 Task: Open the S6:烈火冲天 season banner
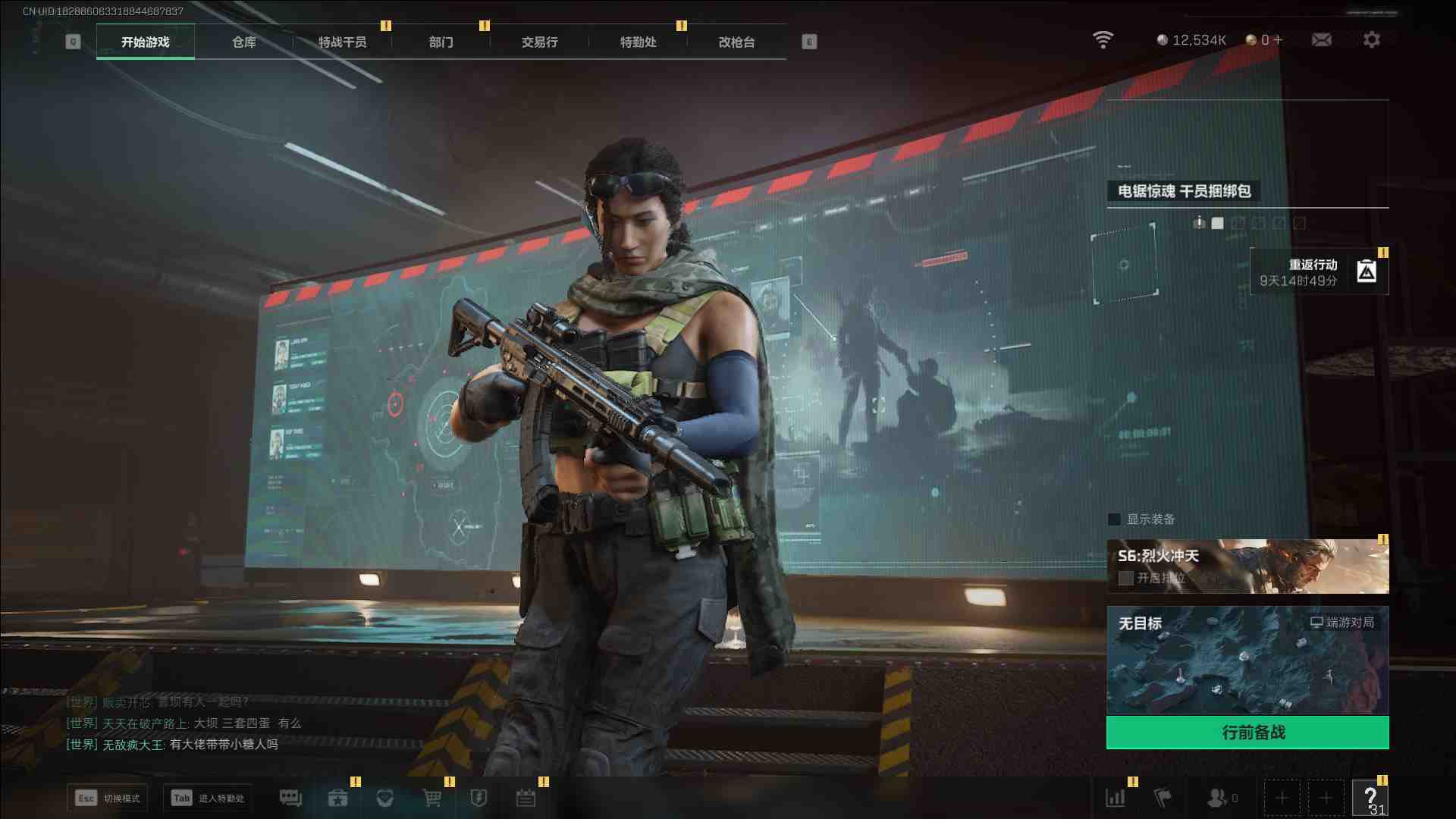(x=1247, y=566)
